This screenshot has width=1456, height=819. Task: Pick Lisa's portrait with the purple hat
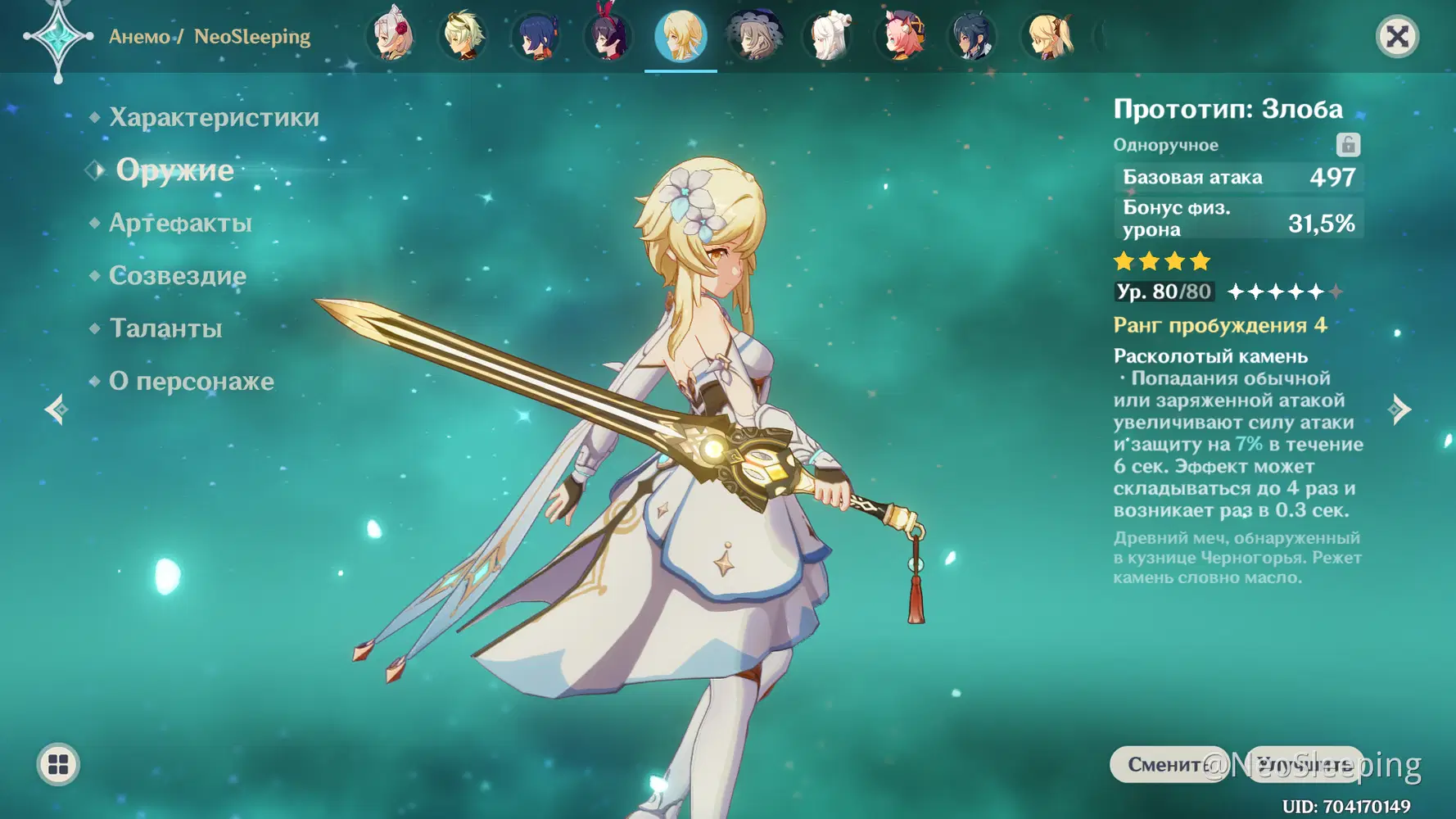[754, 37]
